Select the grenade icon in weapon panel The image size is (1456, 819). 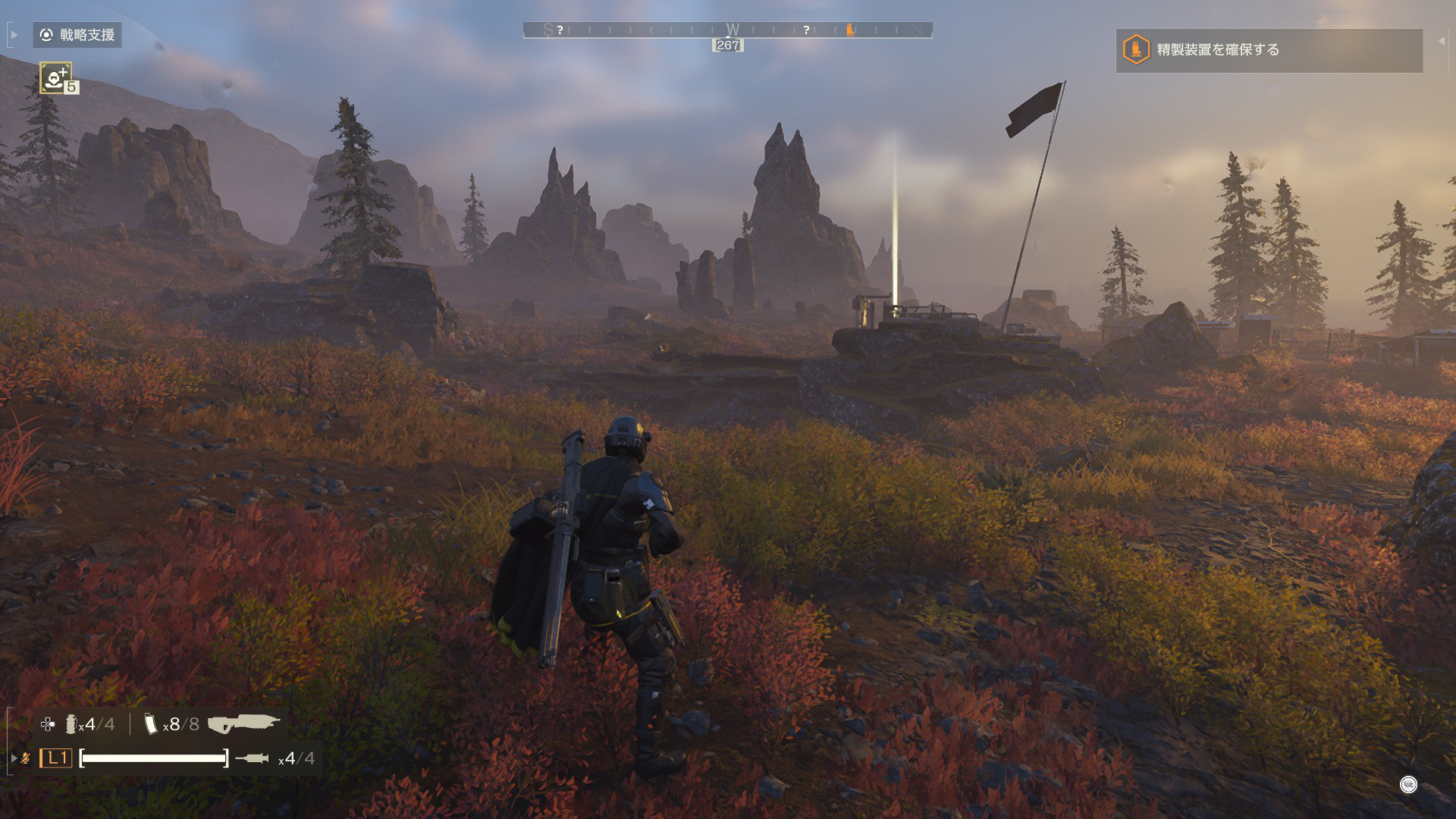coord(71,724)
